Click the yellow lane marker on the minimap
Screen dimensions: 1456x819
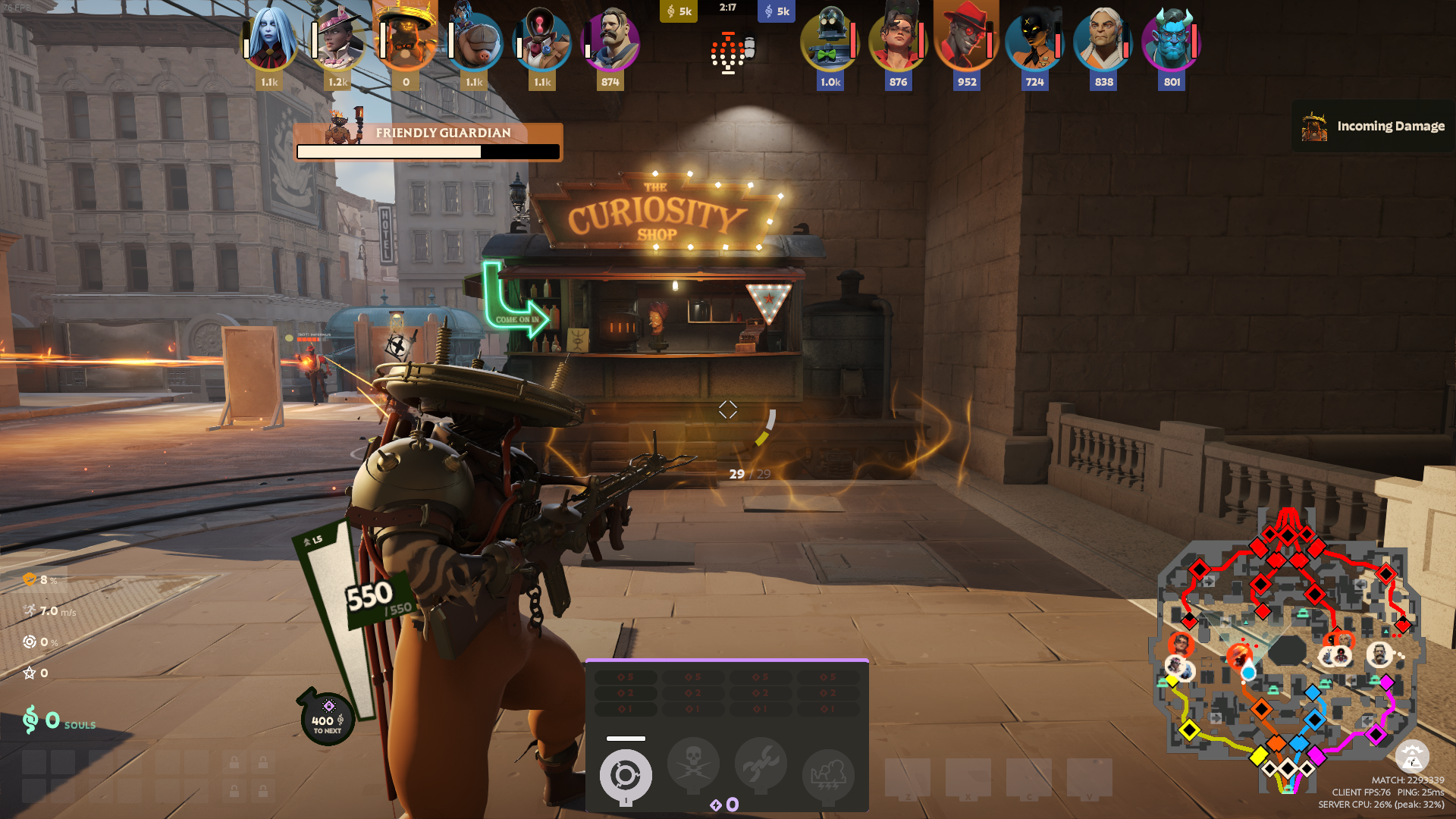pyautogui.click(x=1189, y=730)
